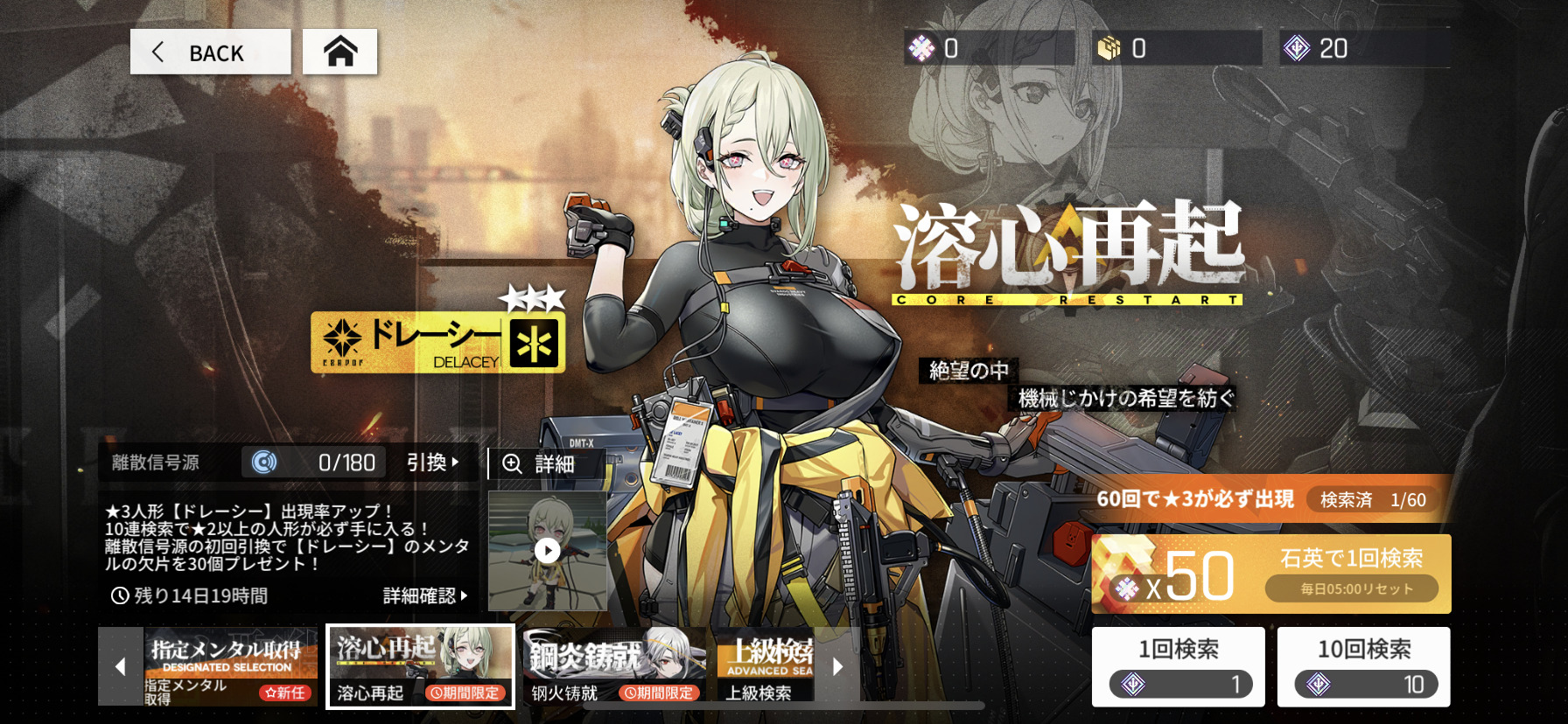
Task: Show more banners with right arrow
Action: click(837, 666)
